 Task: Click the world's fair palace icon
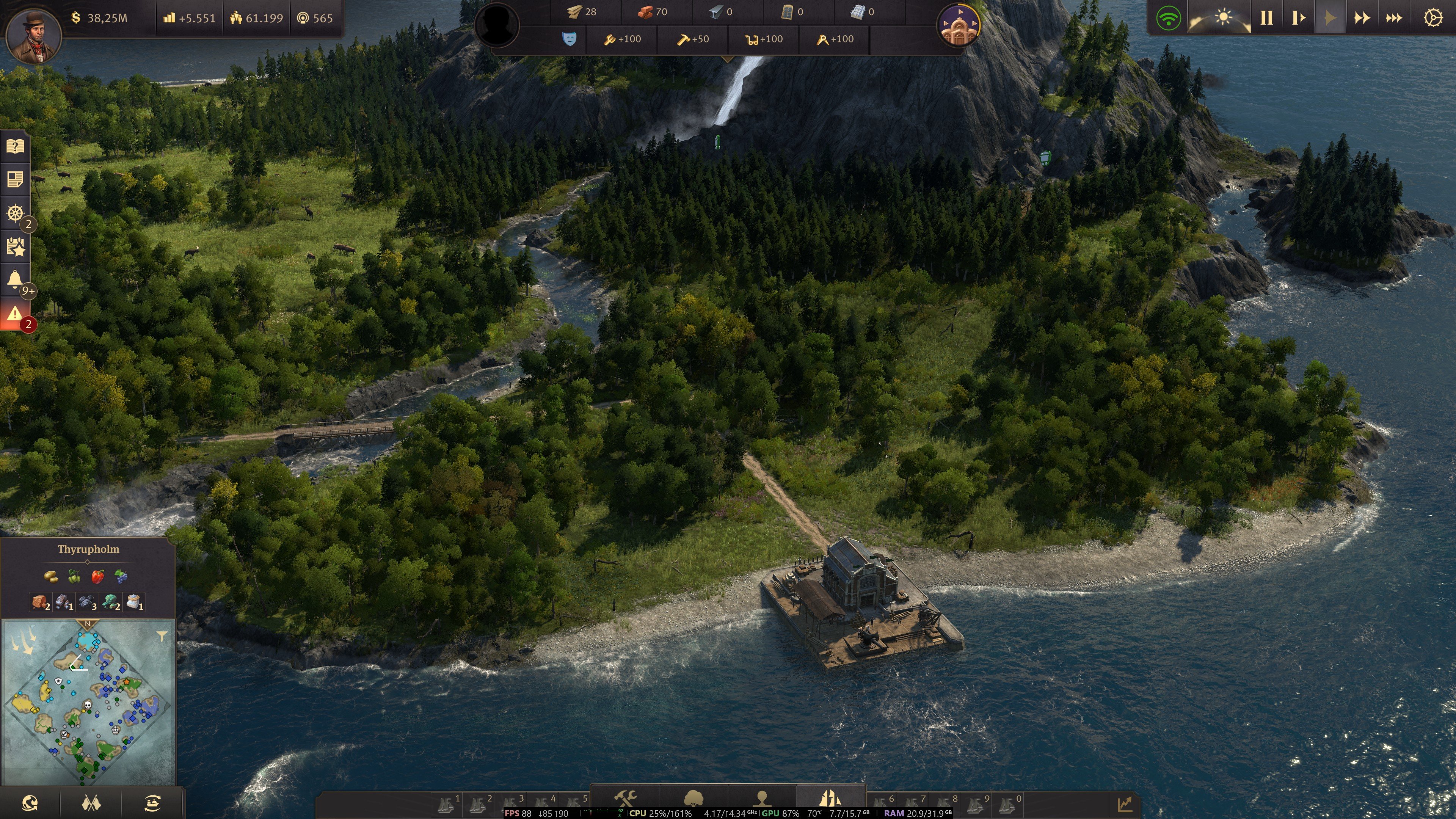click(x=958, y=25)
